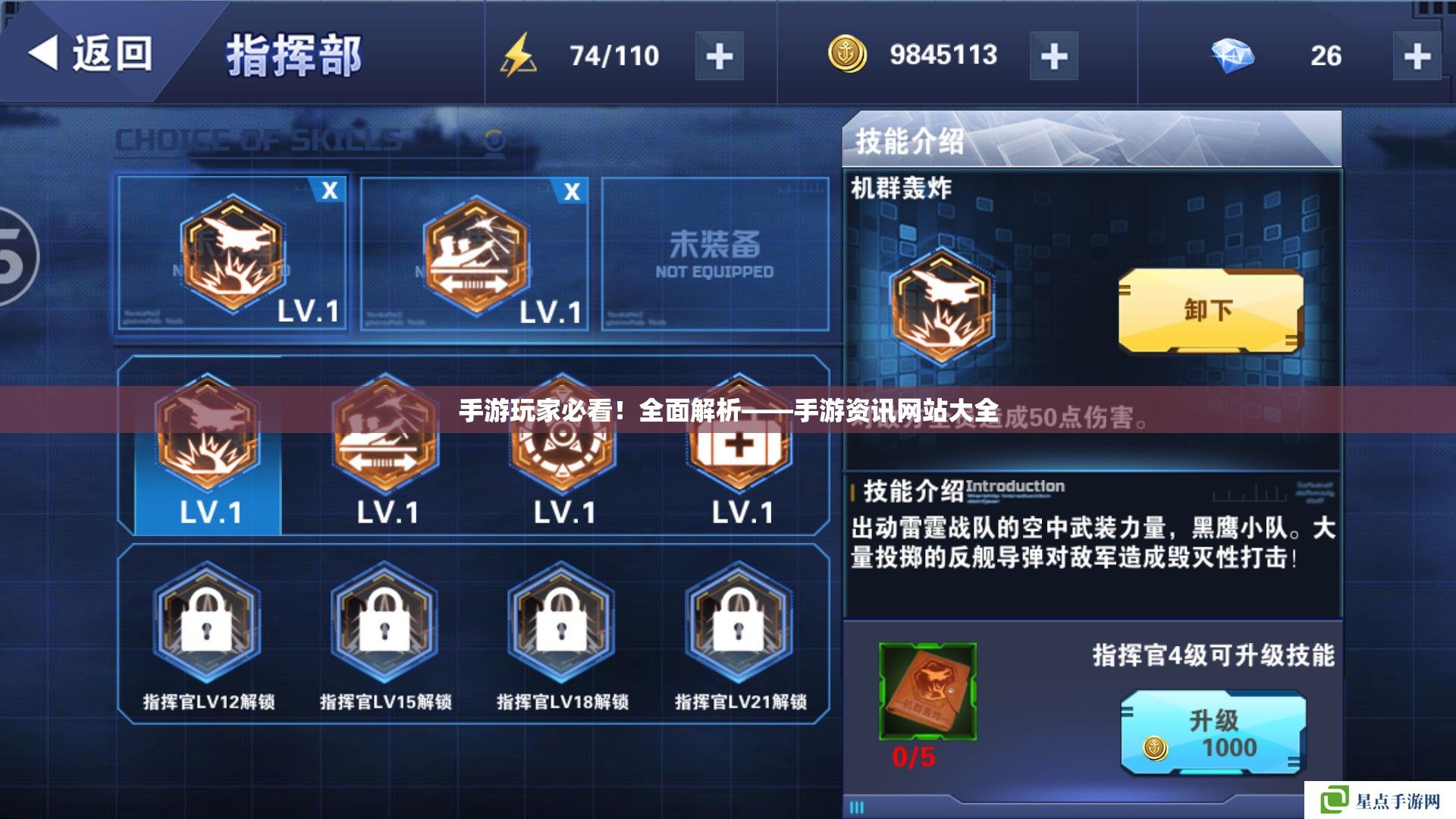Remove the first equipped skill via its X
The width and height of the screenshot is (1456, 819).
pyautogui.click(x=329, y=191)
